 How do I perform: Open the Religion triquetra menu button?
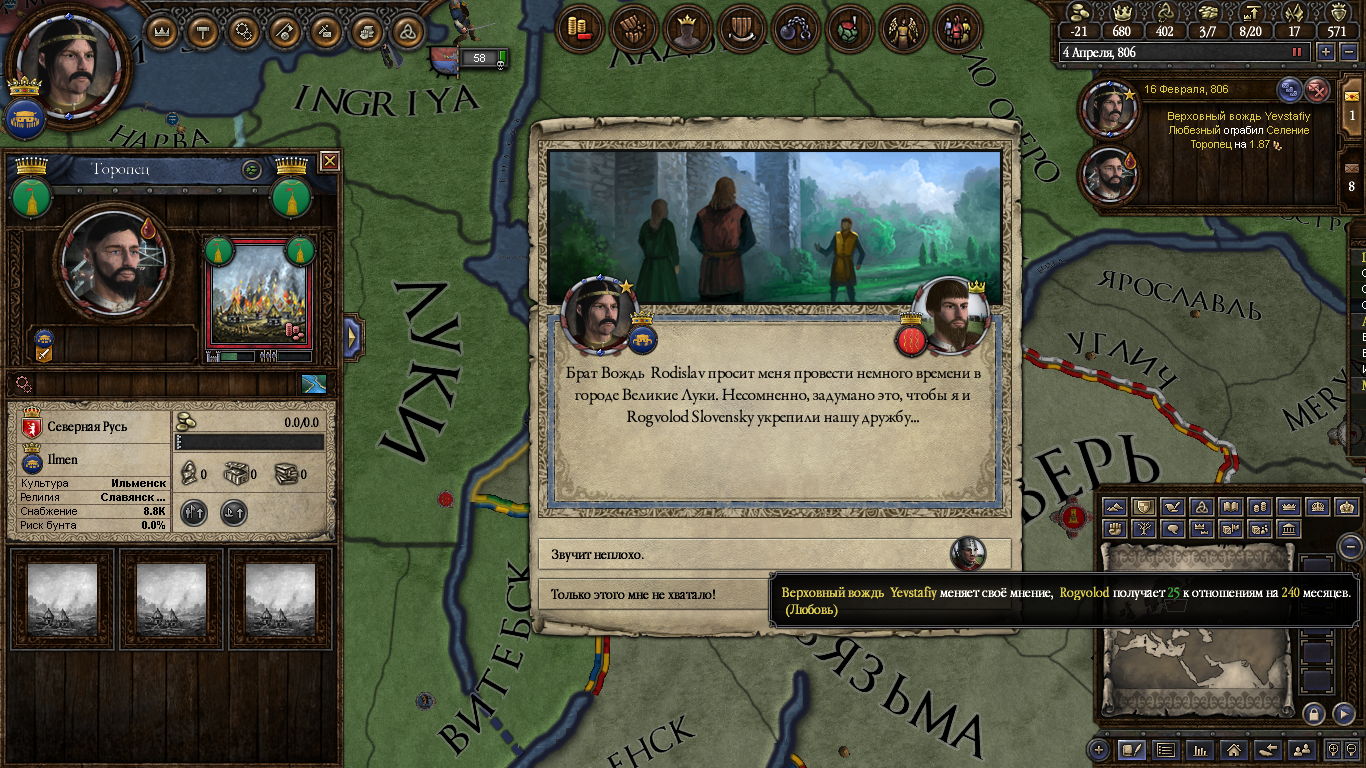(x=408, y=31)
